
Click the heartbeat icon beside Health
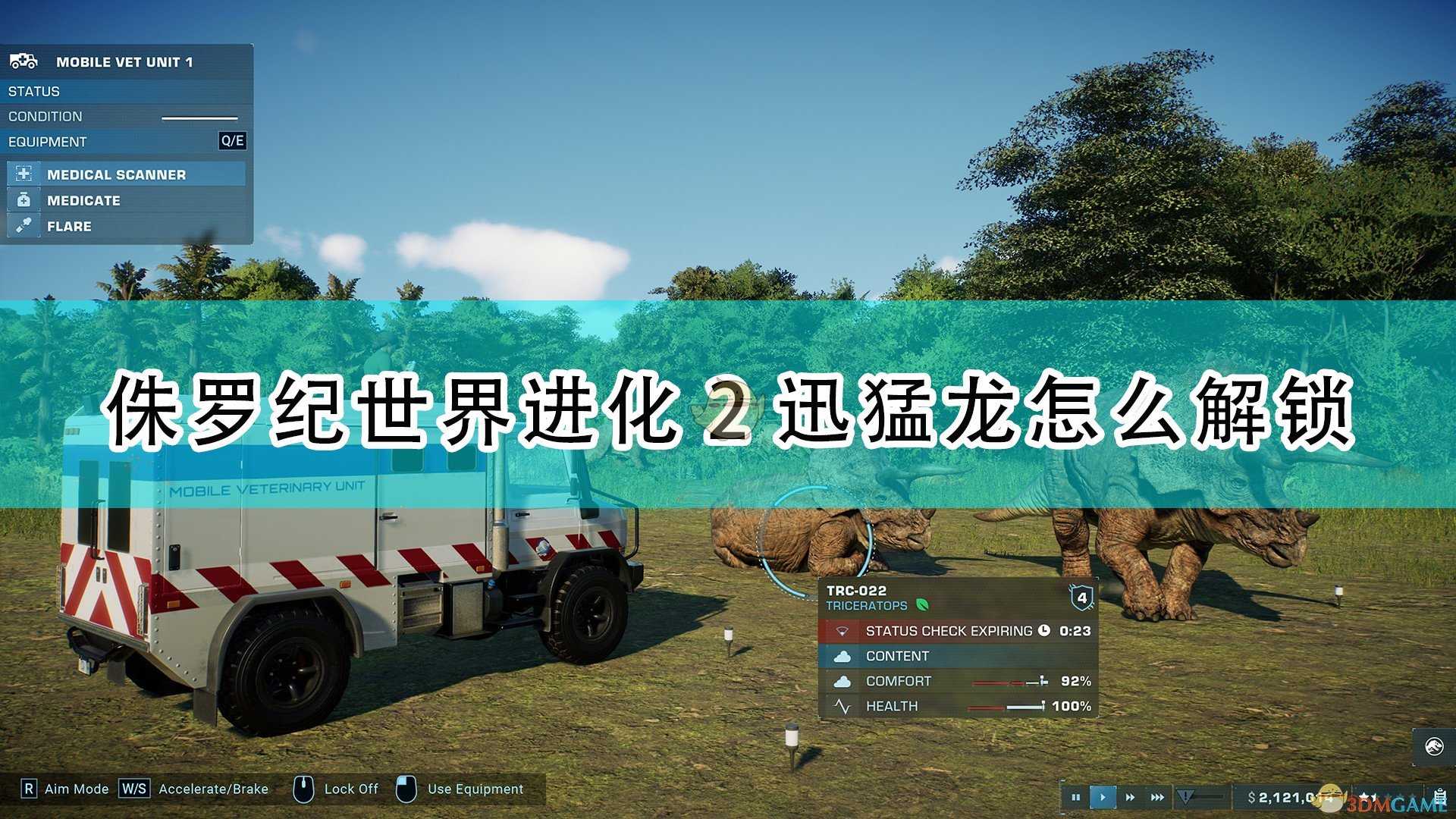point(843,706)
